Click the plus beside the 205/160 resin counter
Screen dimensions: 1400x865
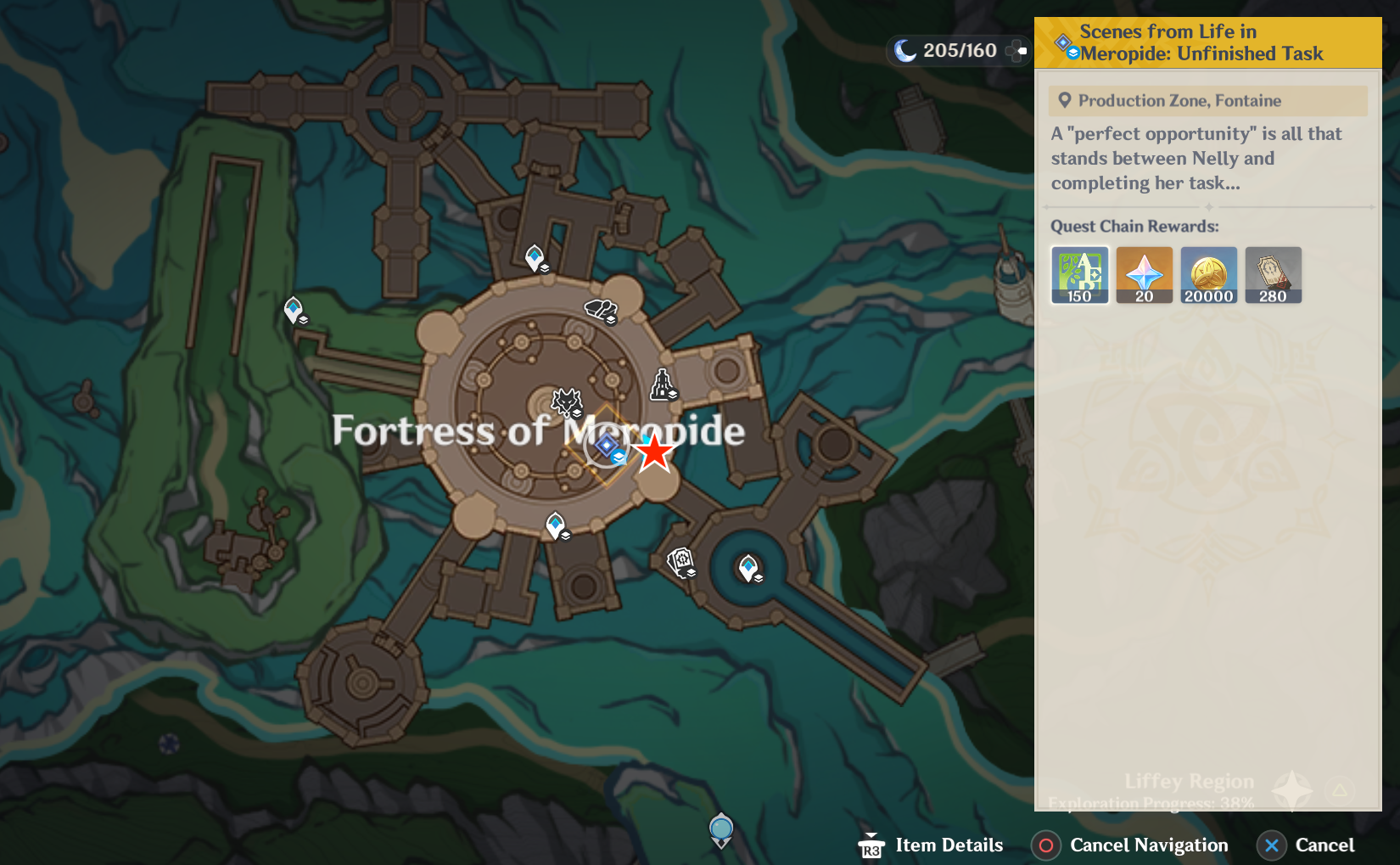pos(1016,51)
